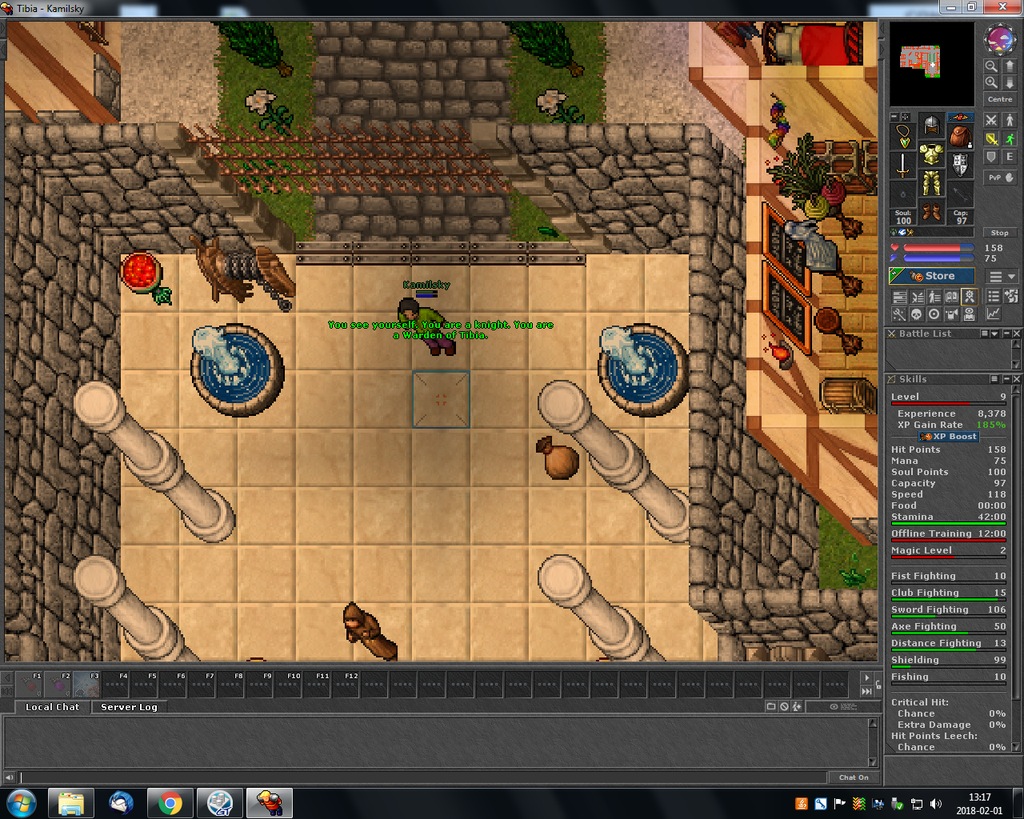Image resolution: width=1024 pixels, height=819 pixels.
Task: Open the brown backpack slot
Action: [960, 135]
